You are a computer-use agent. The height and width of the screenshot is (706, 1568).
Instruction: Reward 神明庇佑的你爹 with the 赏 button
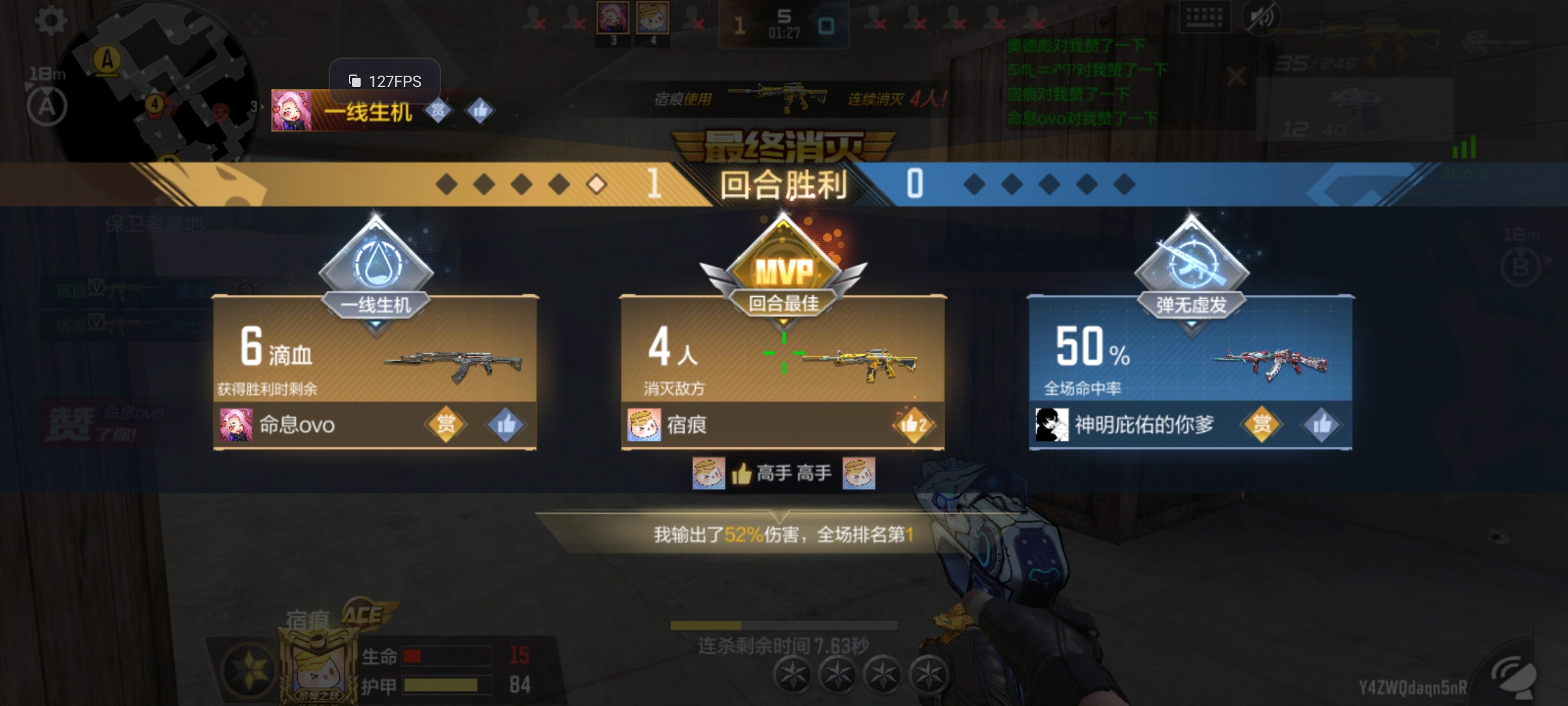1261,425
